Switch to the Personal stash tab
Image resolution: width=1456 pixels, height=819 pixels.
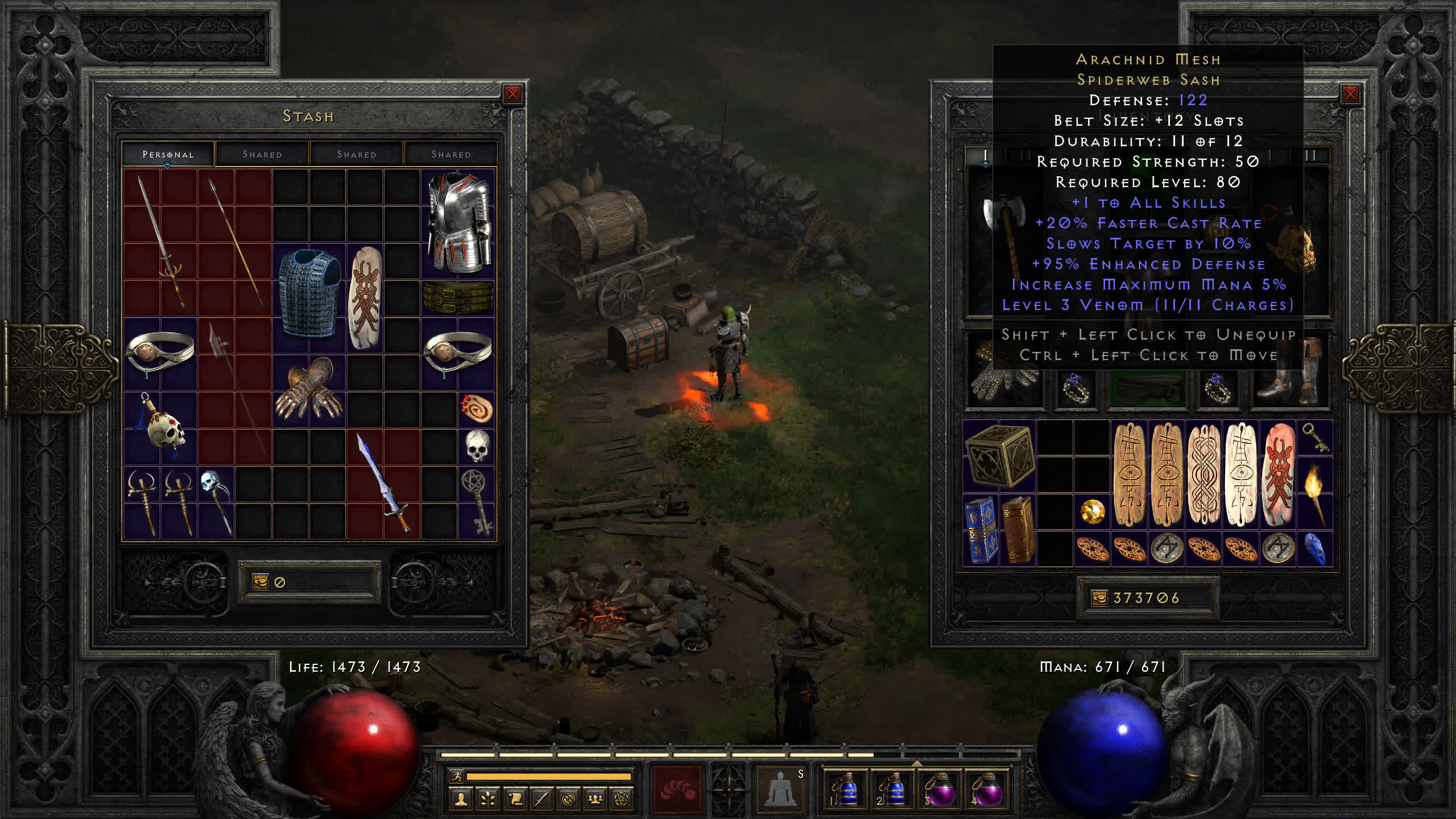coord(168,154)
